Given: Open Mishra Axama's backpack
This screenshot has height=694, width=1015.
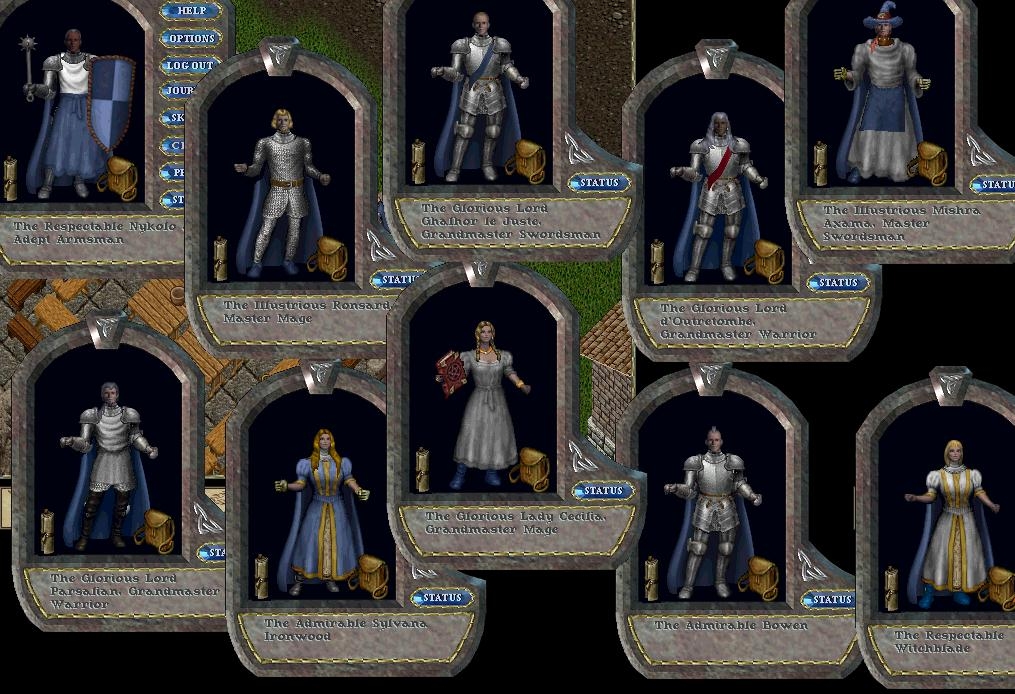Looking at the screenshot, I should click(x=929, y=163).
